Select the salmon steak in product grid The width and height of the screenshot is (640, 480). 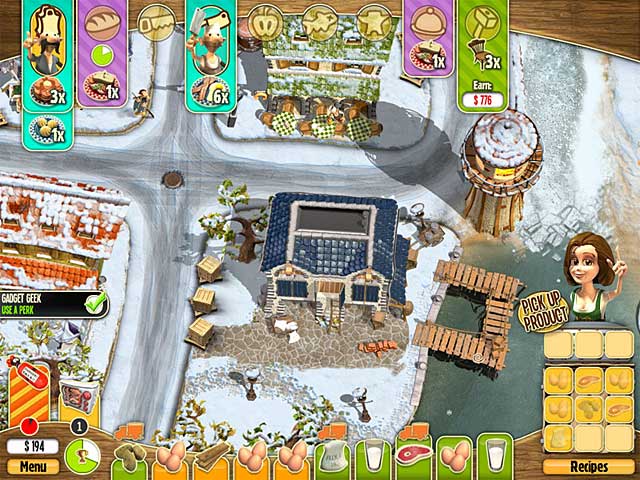[589, 380]
